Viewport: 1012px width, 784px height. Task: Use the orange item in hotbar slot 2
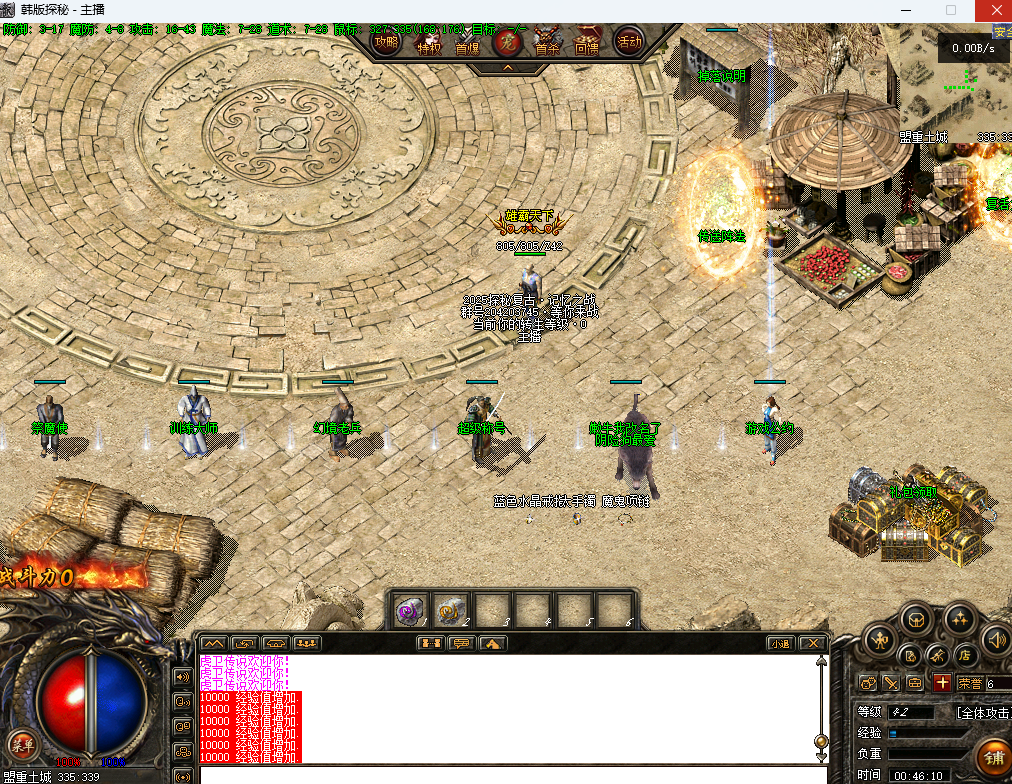(448, 609)
